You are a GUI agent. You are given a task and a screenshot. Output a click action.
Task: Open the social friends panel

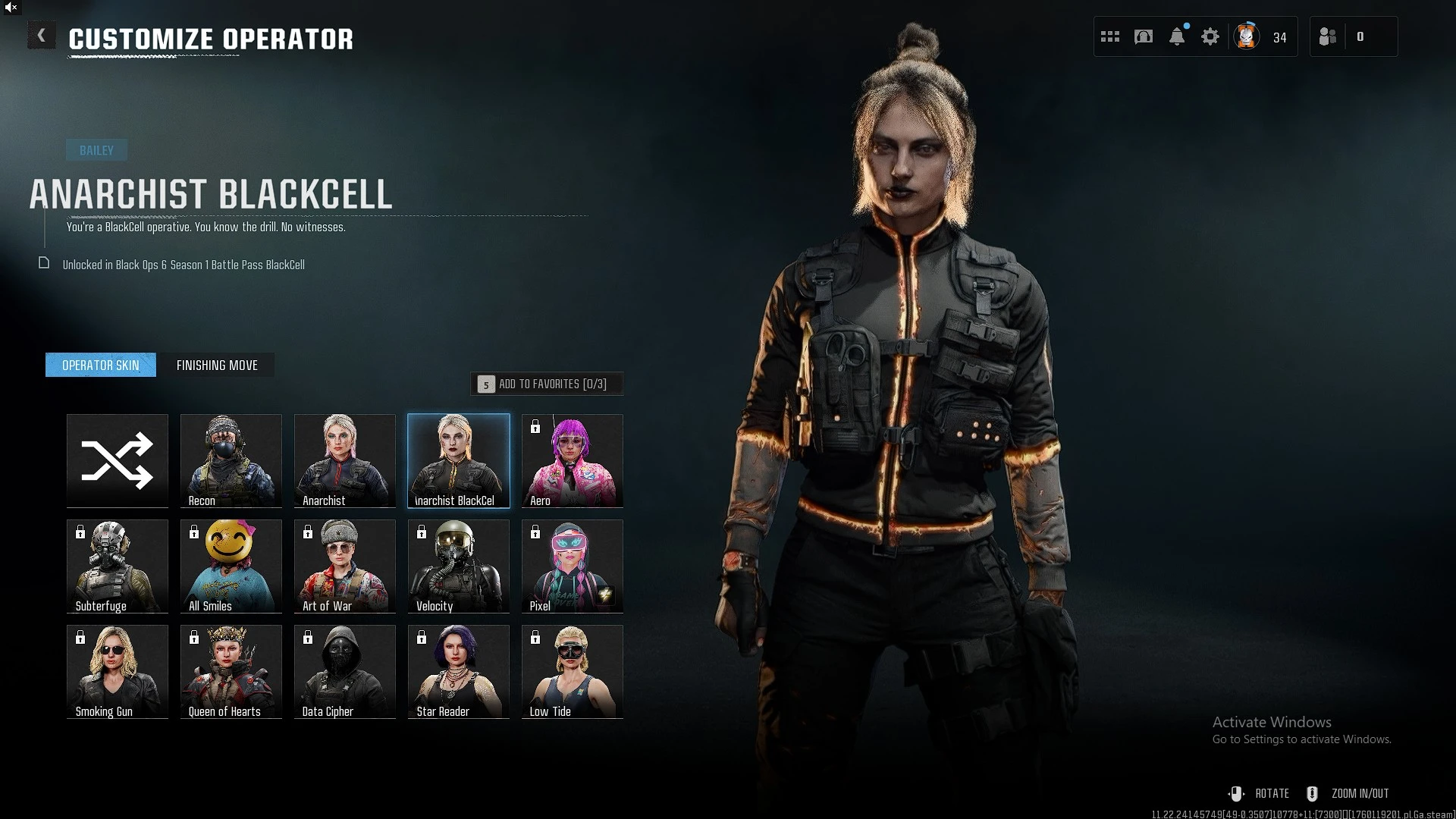pos(1328,36)
